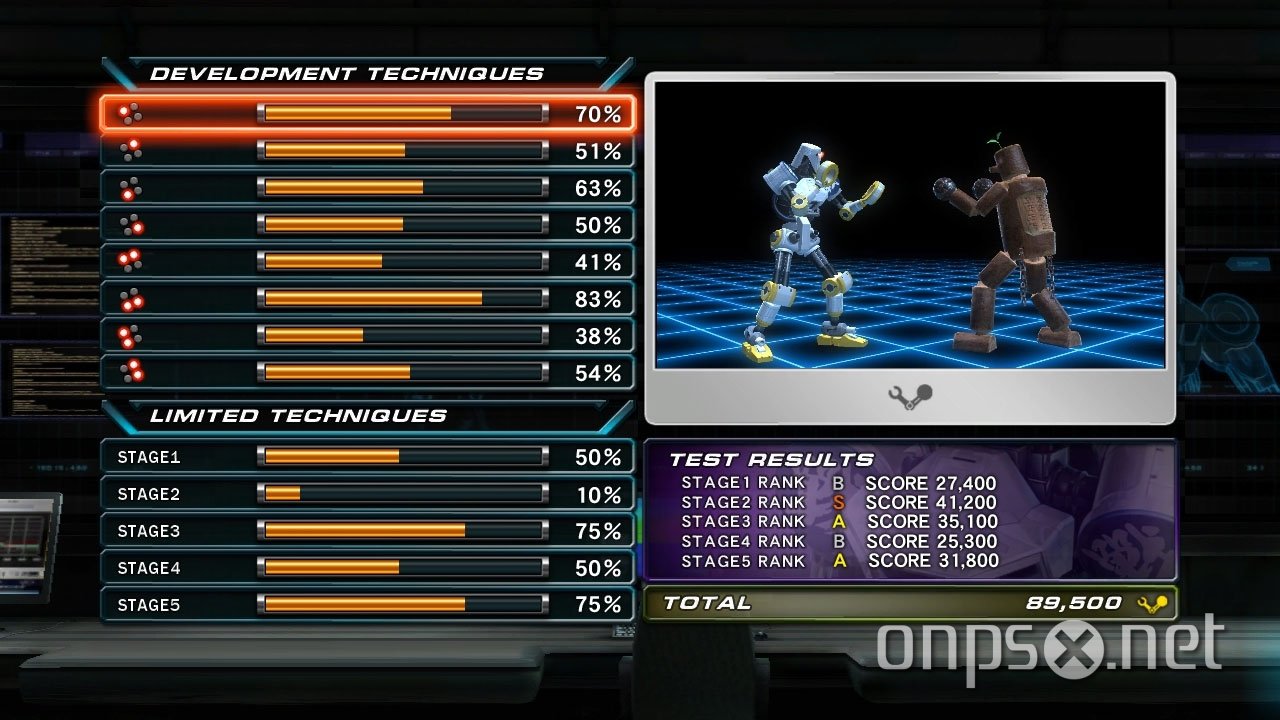Enable the 50% development technique row

(370, 225)
